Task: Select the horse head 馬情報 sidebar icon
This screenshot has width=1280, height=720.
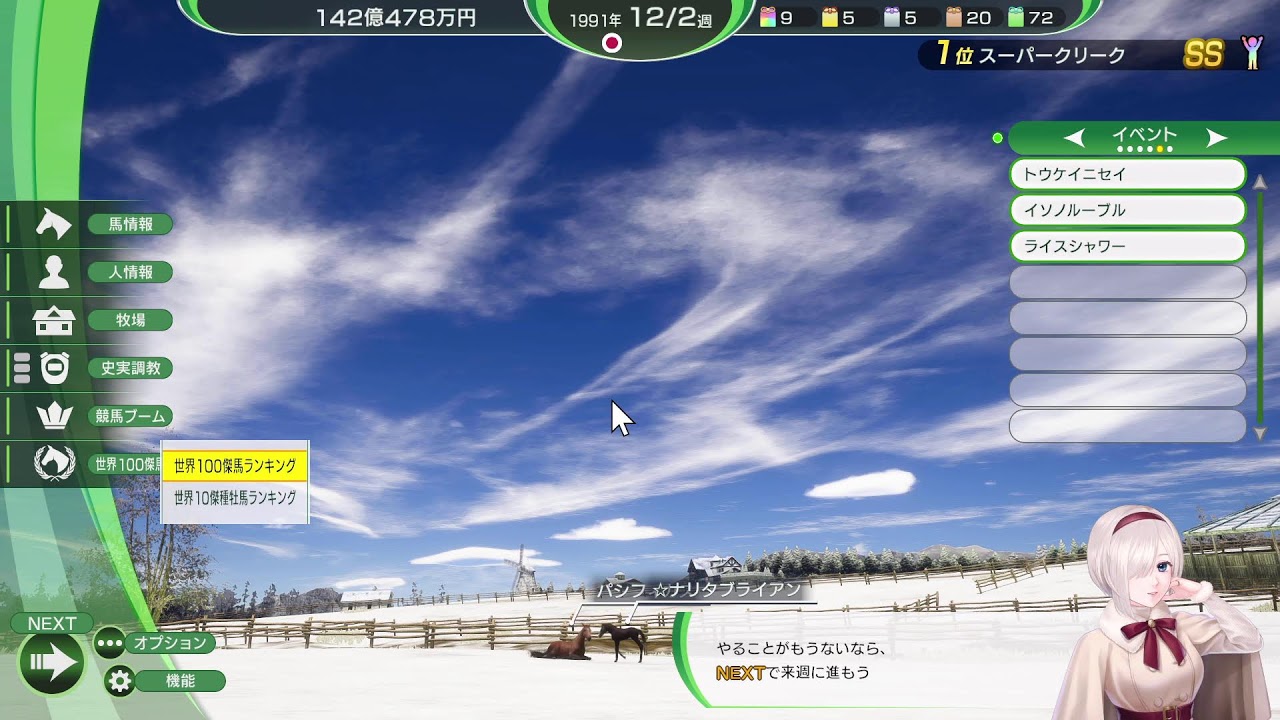Action: [x=55, y=224]
